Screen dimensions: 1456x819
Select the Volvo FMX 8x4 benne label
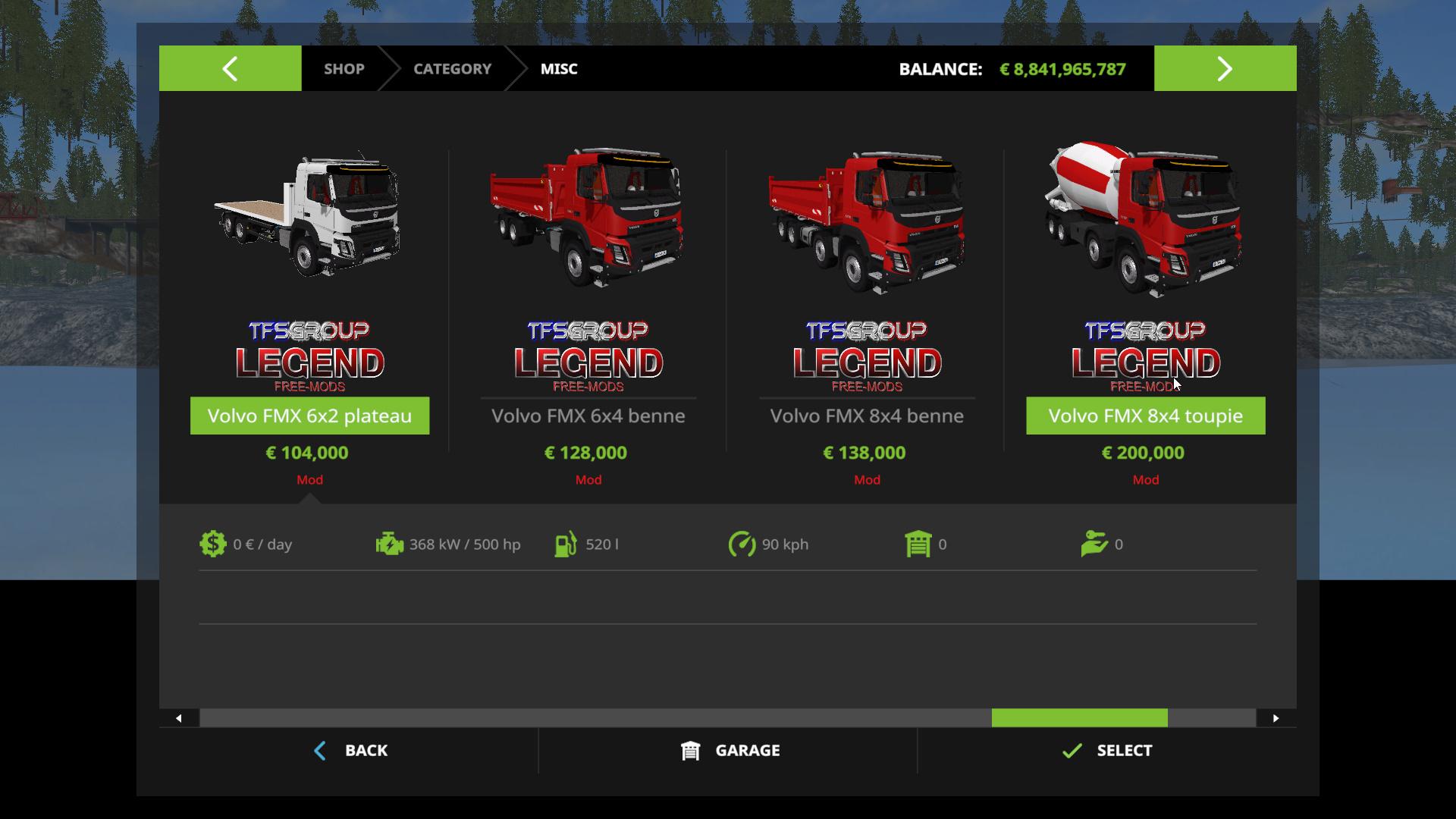click(867, 416)
